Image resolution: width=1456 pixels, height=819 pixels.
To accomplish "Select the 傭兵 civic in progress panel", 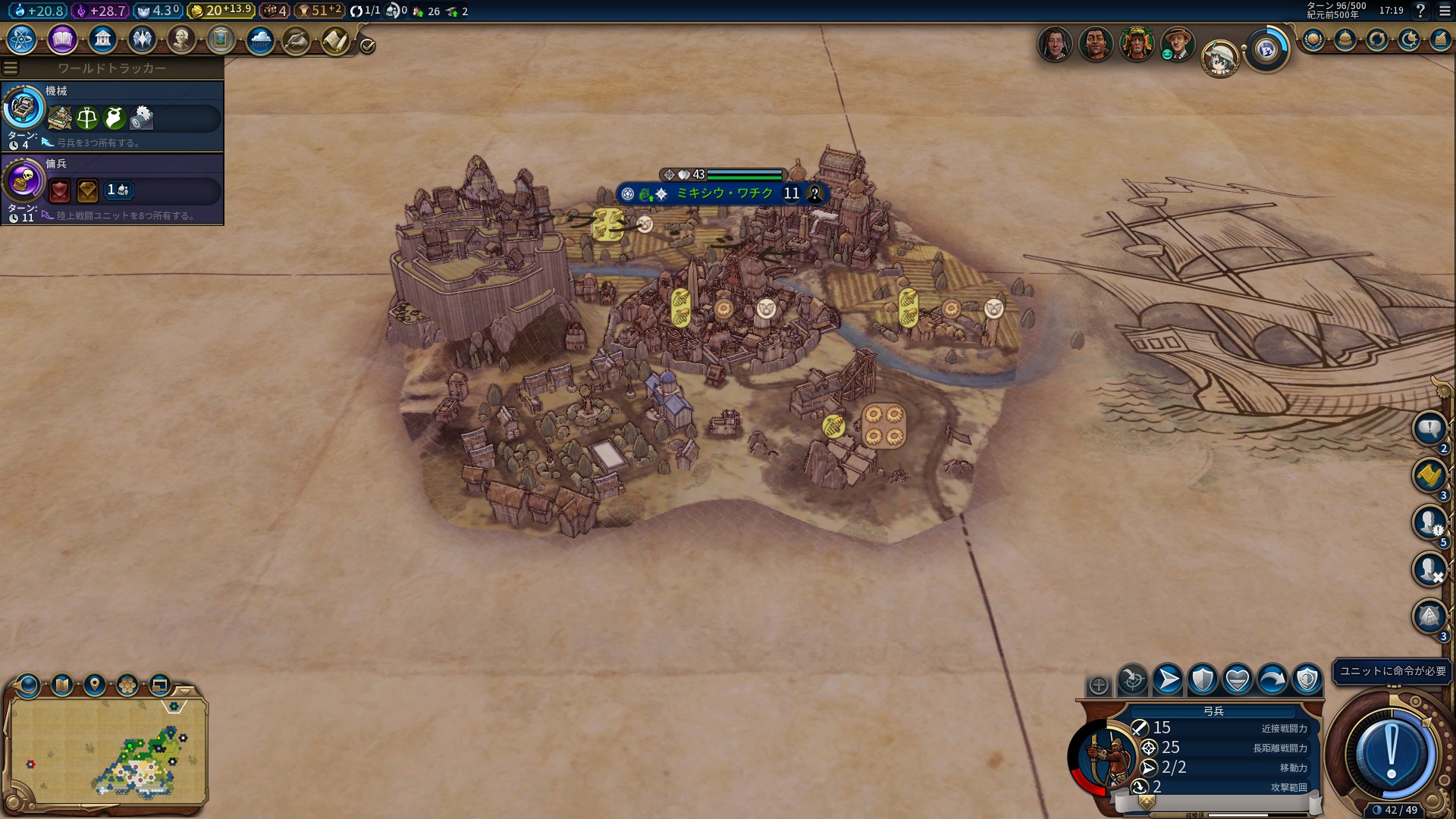I will pyautogui.click(x=112, y=189).
